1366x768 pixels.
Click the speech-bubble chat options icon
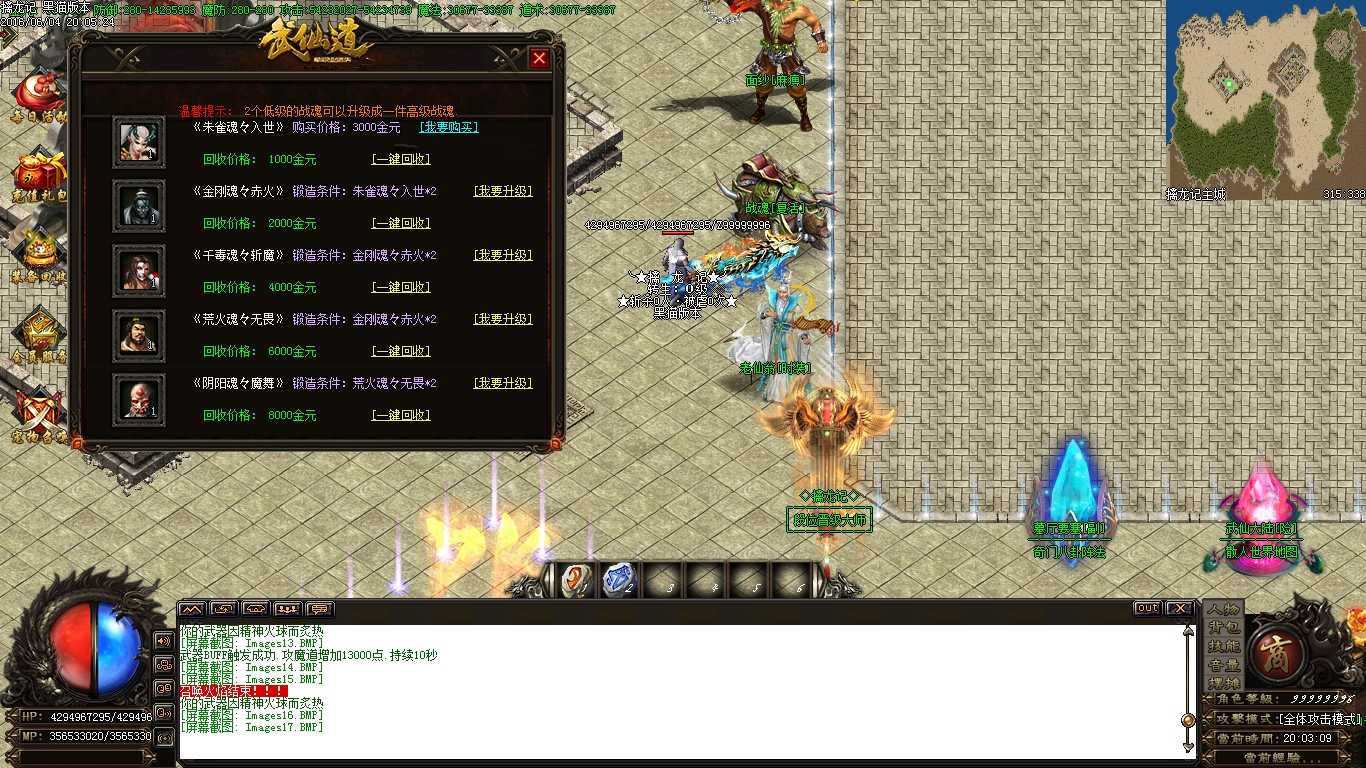point(319,608)
